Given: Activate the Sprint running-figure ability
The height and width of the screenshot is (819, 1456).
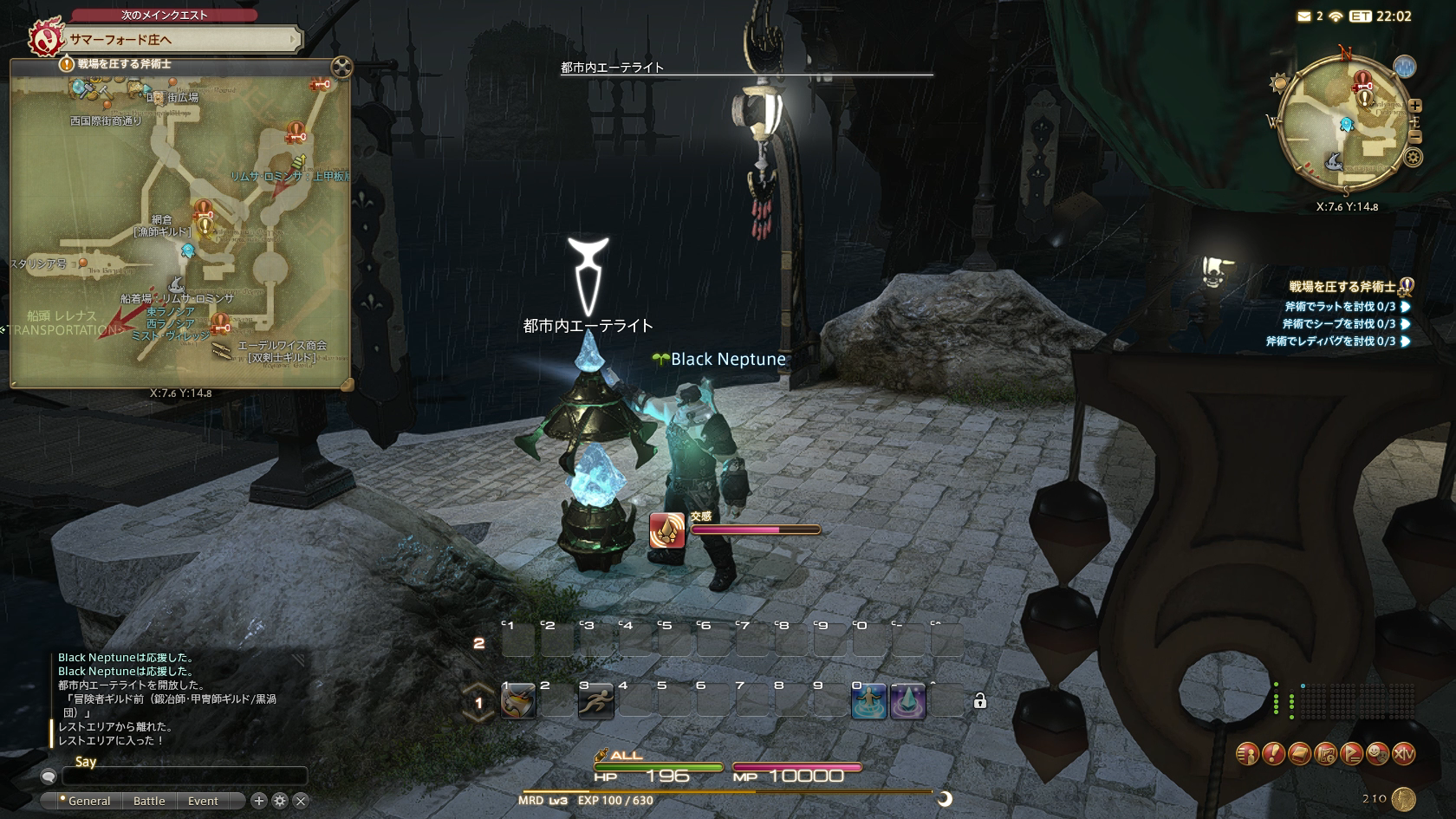Looking at the screenshot, I should (x=596, y=701).
